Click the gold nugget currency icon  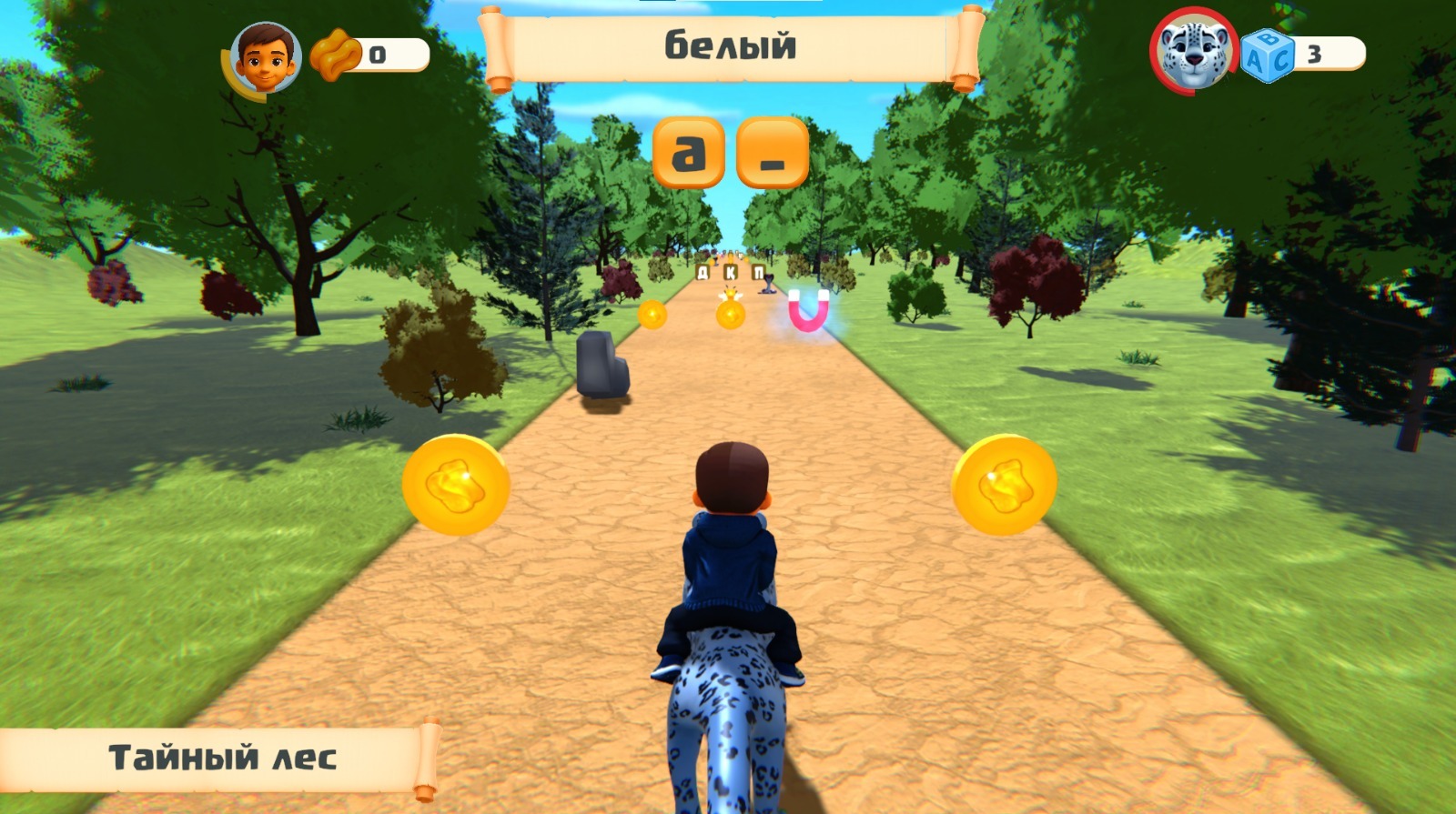point(335,55)
